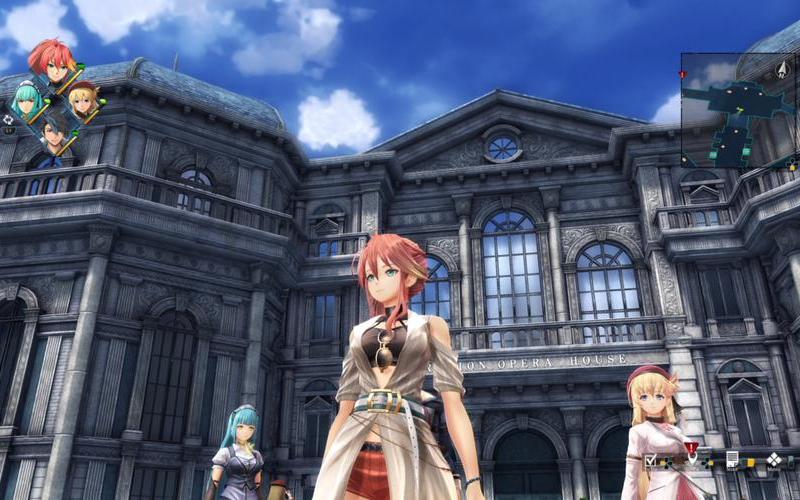Open the four-diamond main menu icon
Viewport: 800px width, 500px height.
click(774, 460)
